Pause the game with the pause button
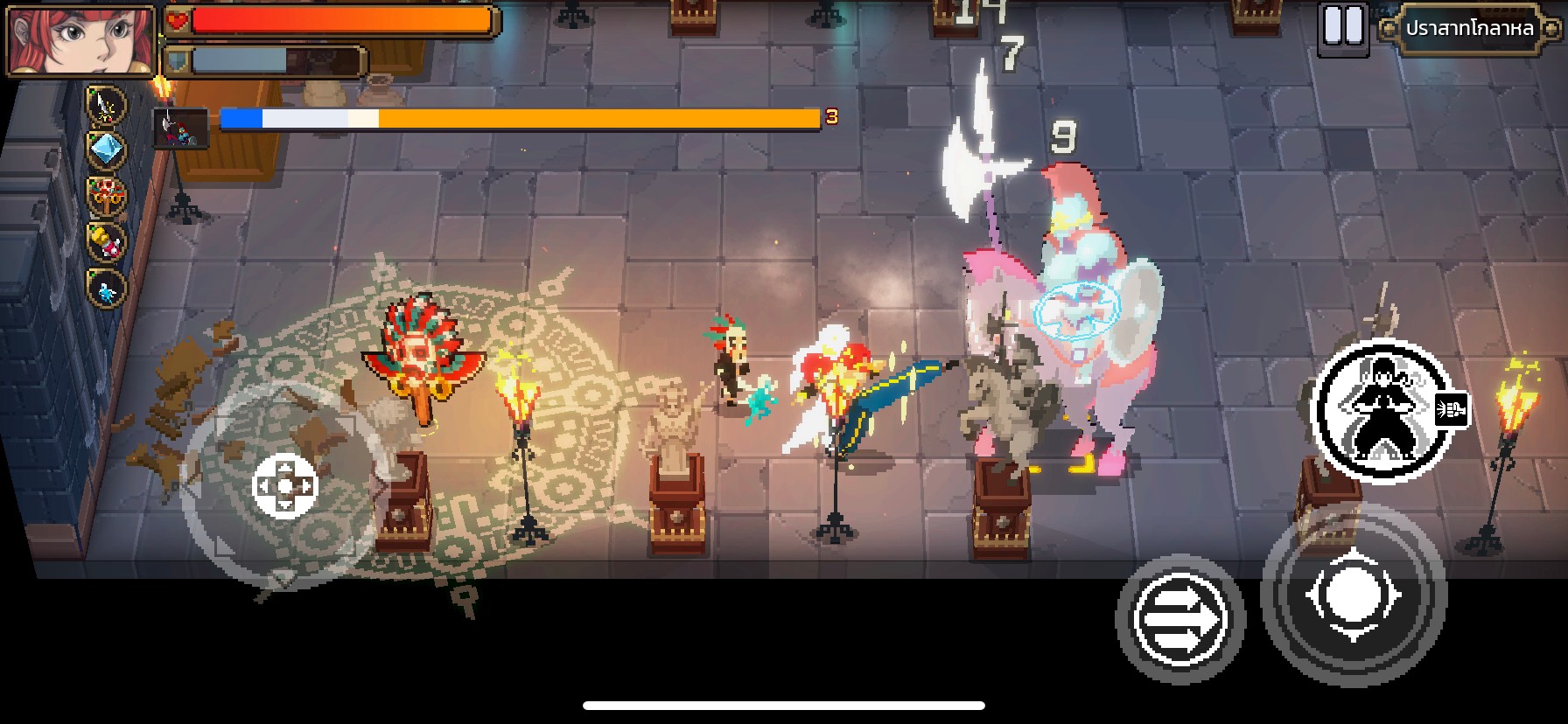 [x=1342, y=28]
